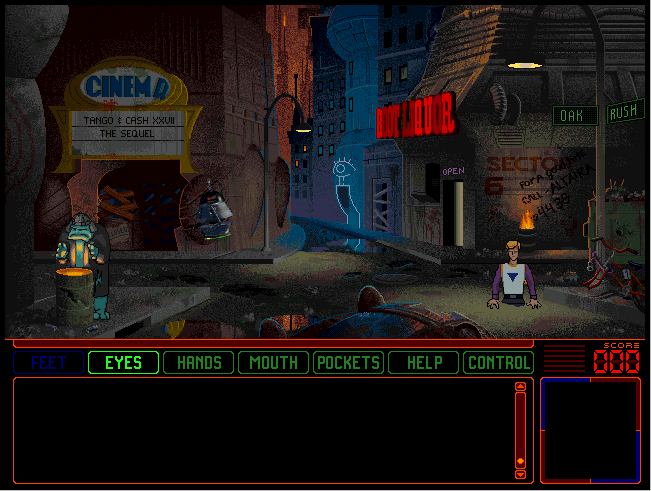Open the POCKETS inventory
The height and width of the screenshot is (491, 651).
pos(348,362)
